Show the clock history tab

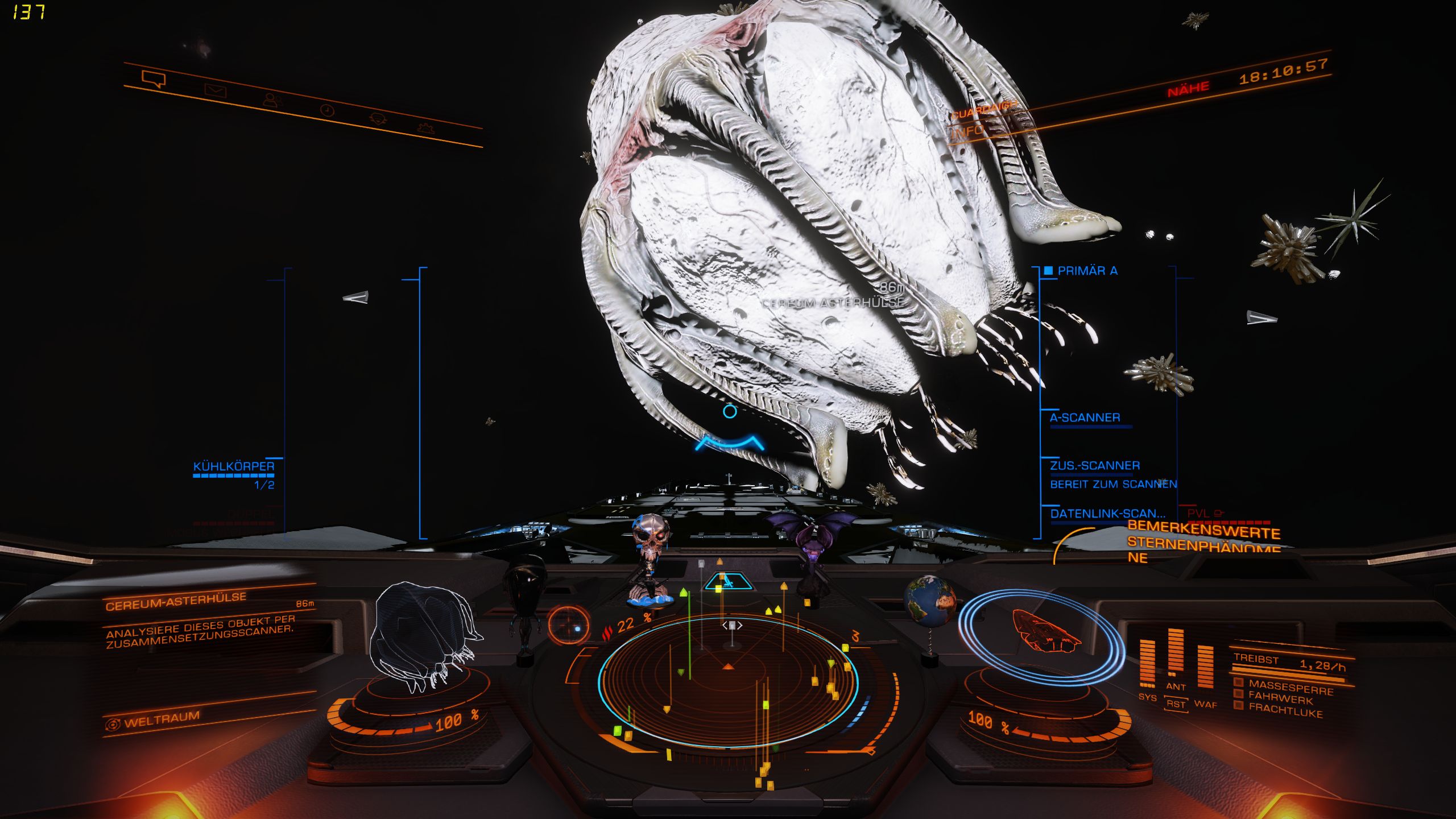click(x=326, y=110)
